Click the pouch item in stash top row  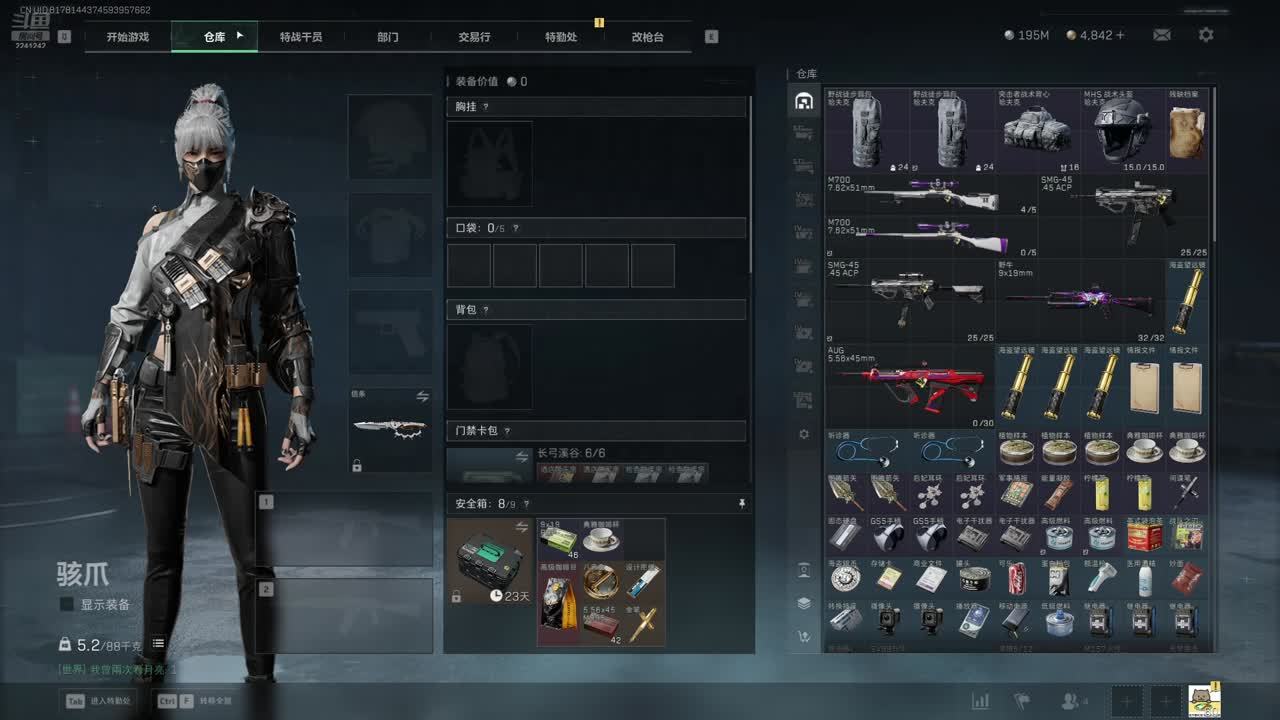[1187, 131]
